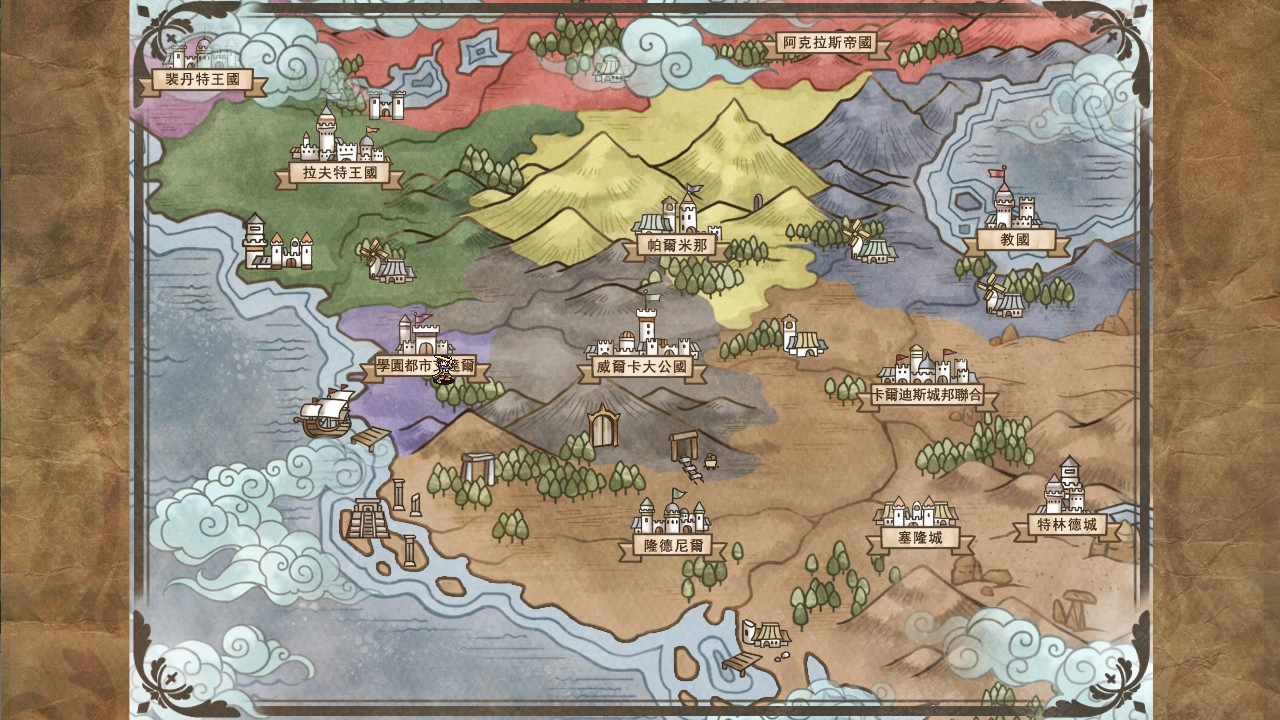
Task: Choose the 特林德城 destination
Action: (1066, 525)
